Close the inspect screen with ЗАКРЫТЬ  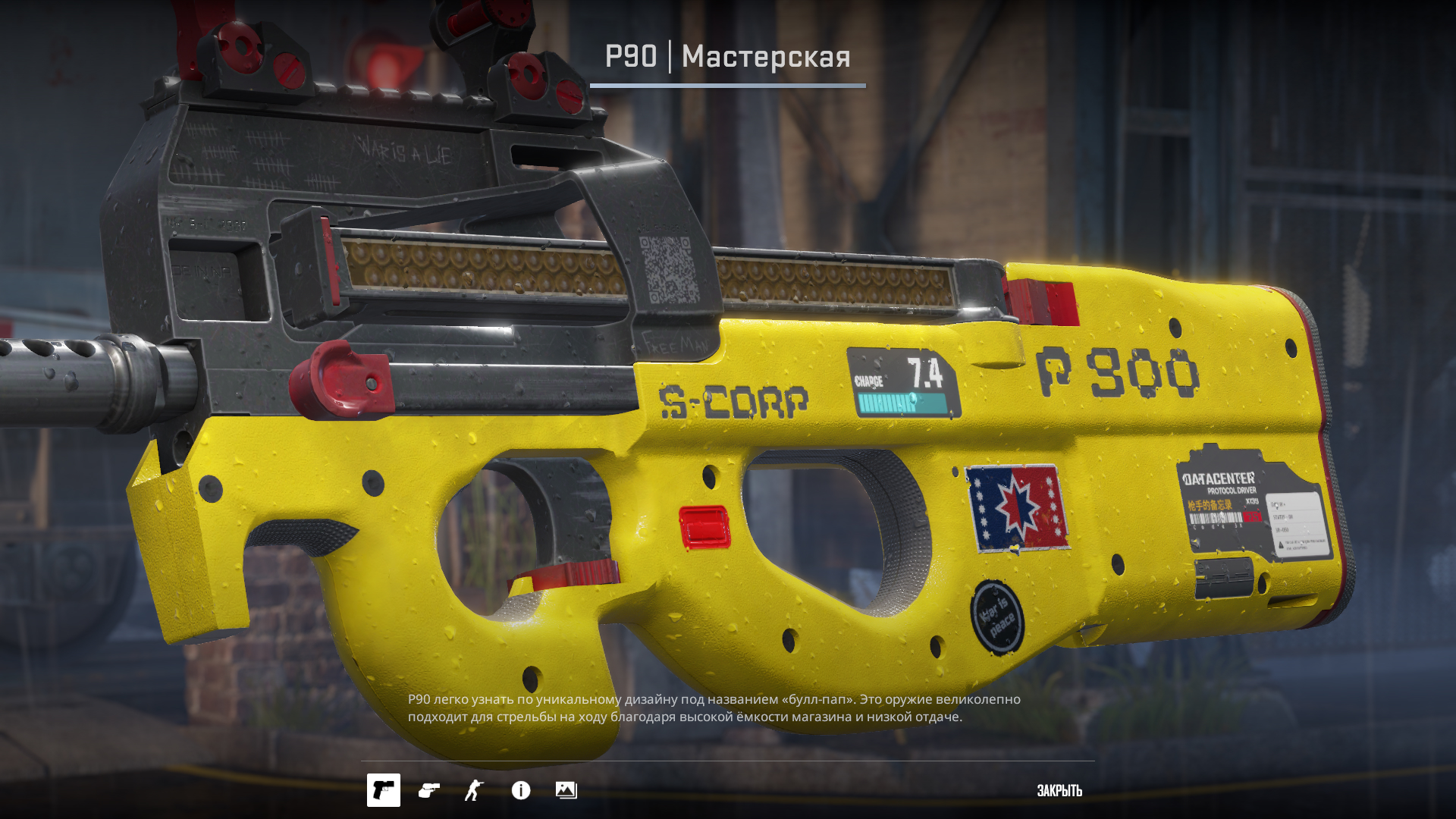(x=1059, y=790)
